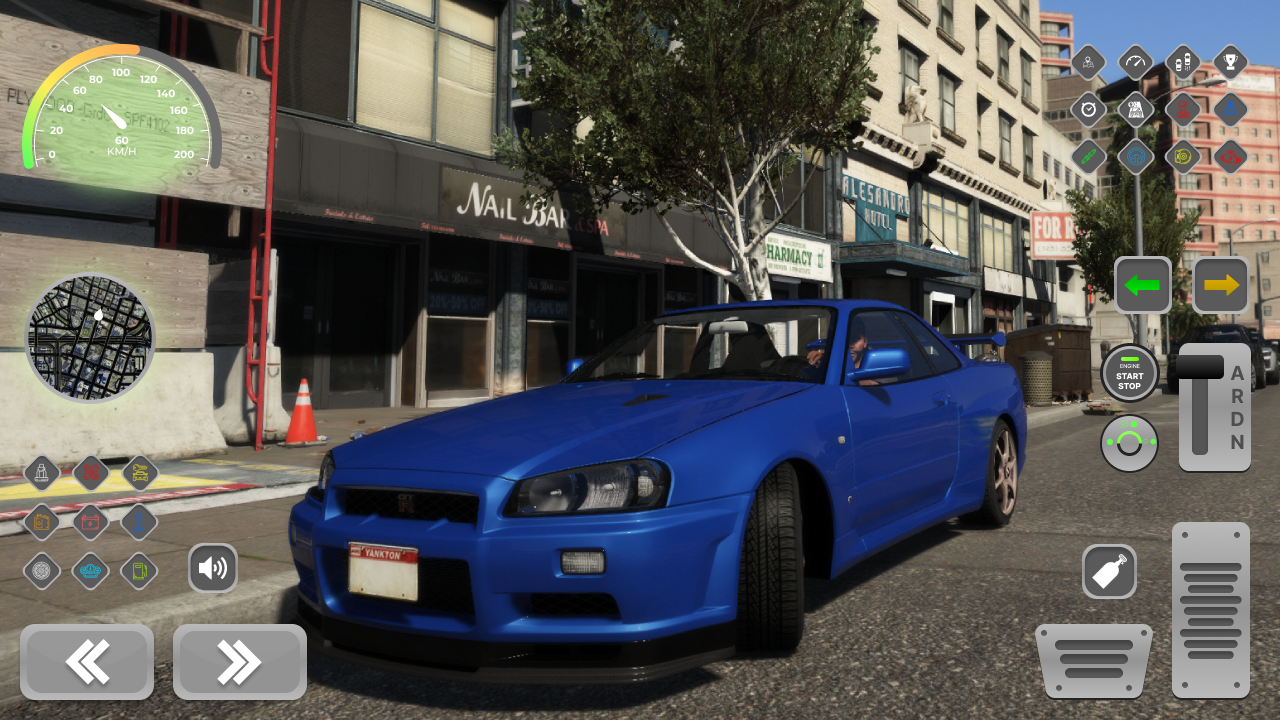This screenshot has width=1280, height=720.
Task: Select the red battery icon
Action: [88, 522]
